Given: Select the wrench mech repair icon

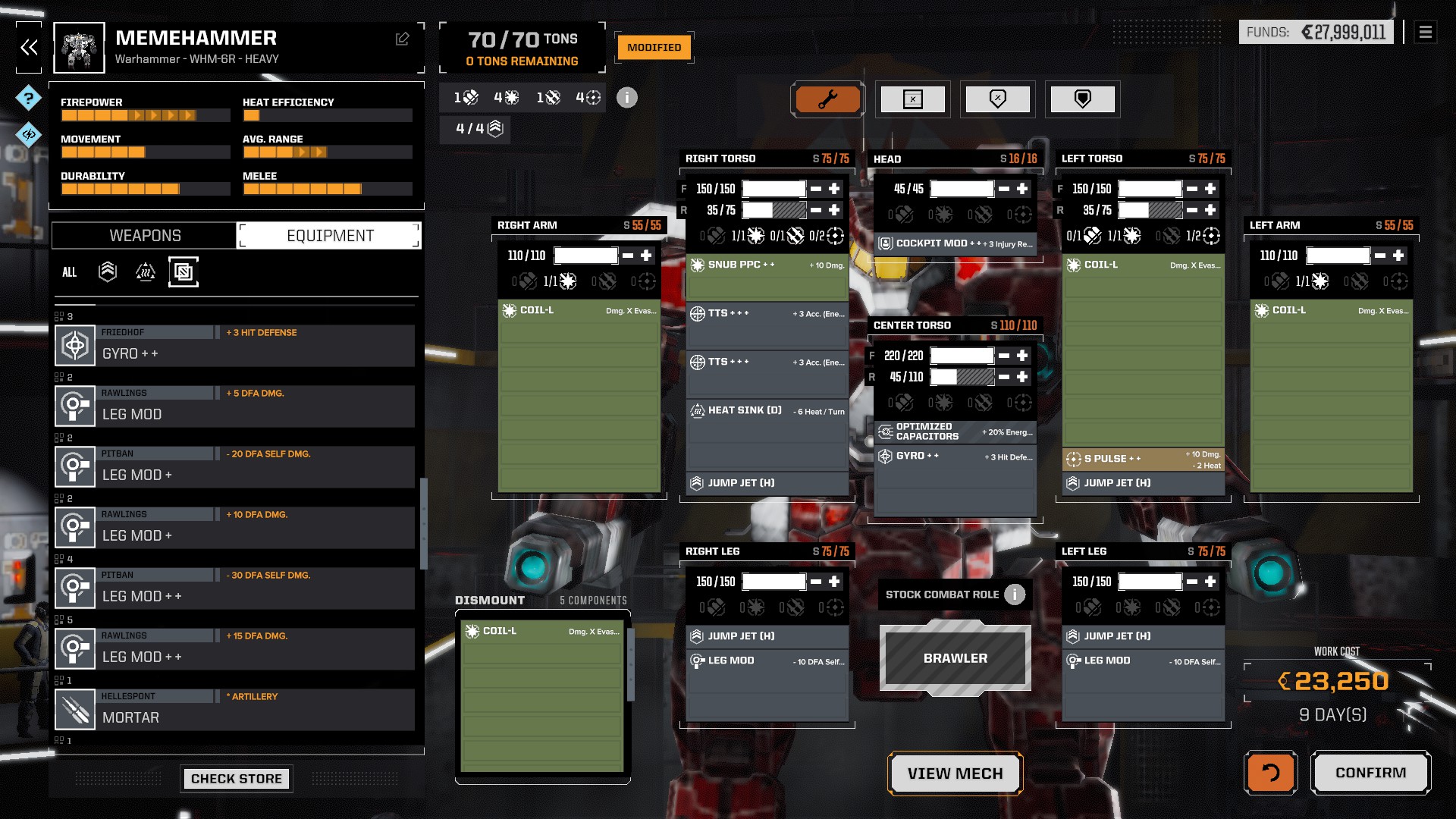Looking at the screenshot, I should [x=827, y=99].
